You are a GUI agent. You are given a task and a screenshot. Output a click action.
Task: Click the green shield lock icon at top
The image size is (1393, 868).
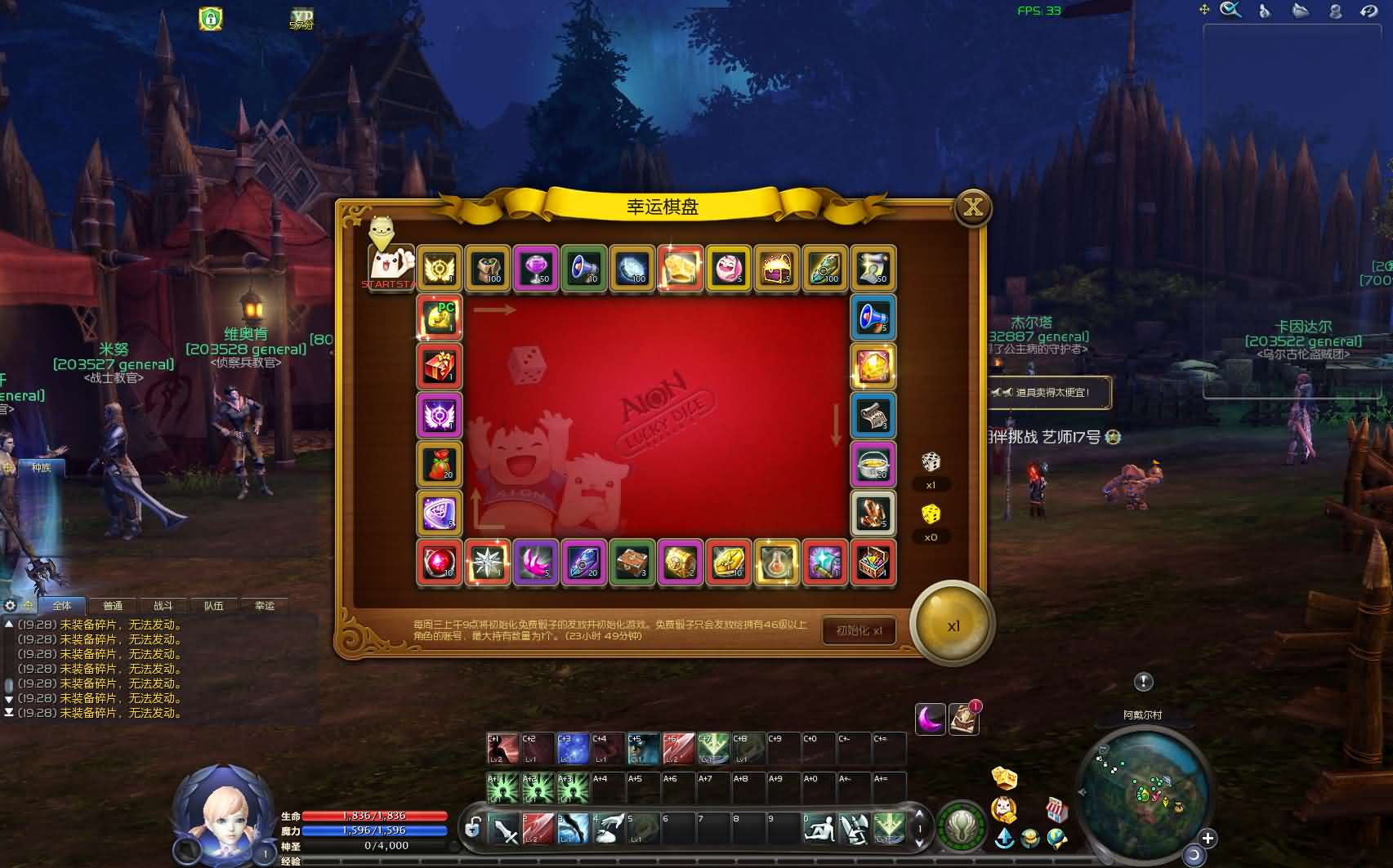211,18
